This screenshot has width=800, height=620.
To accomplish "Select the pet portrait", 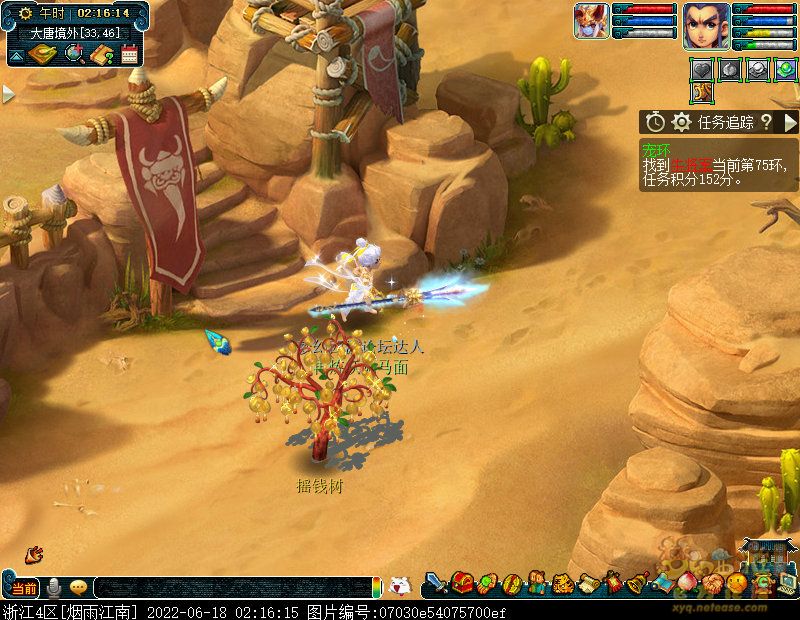I will (591, 21).
